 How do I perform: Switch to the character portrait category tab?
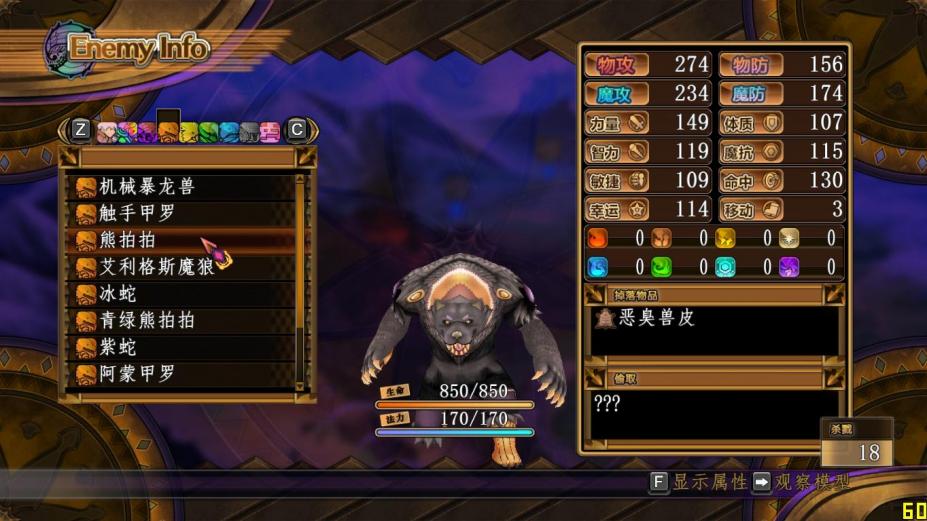coord(107,131)
